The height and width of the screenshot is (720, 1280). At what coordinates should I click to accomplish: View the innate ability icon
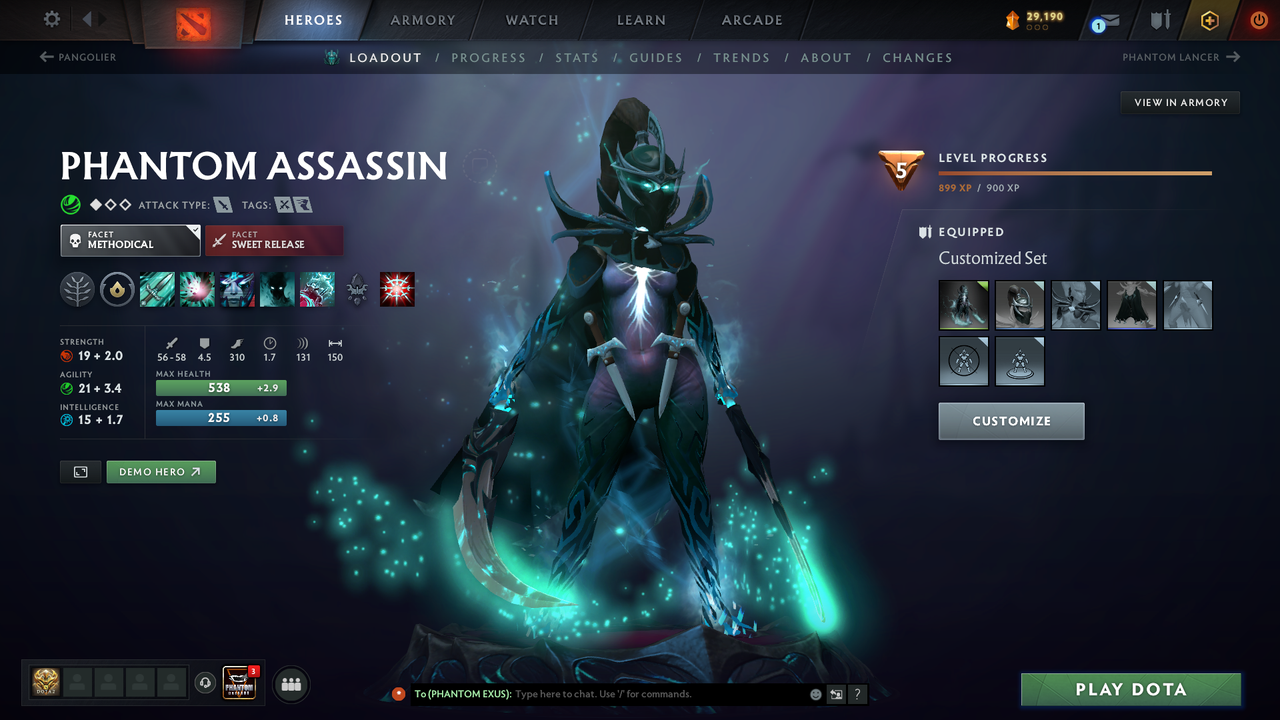click(x=117, y=289)
